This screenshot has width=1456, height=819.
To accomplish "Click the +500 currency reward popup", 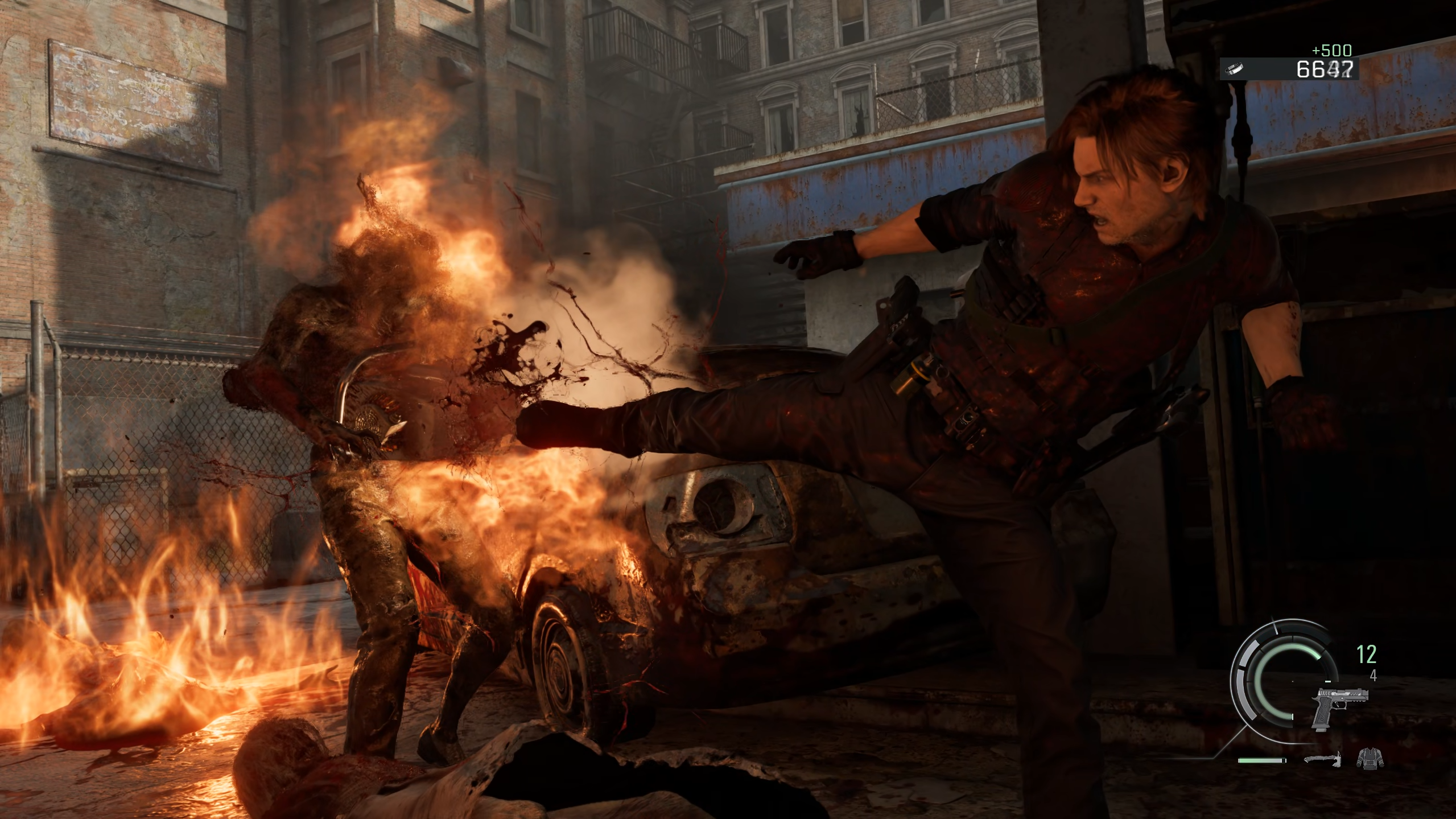I will [1331, 51].
